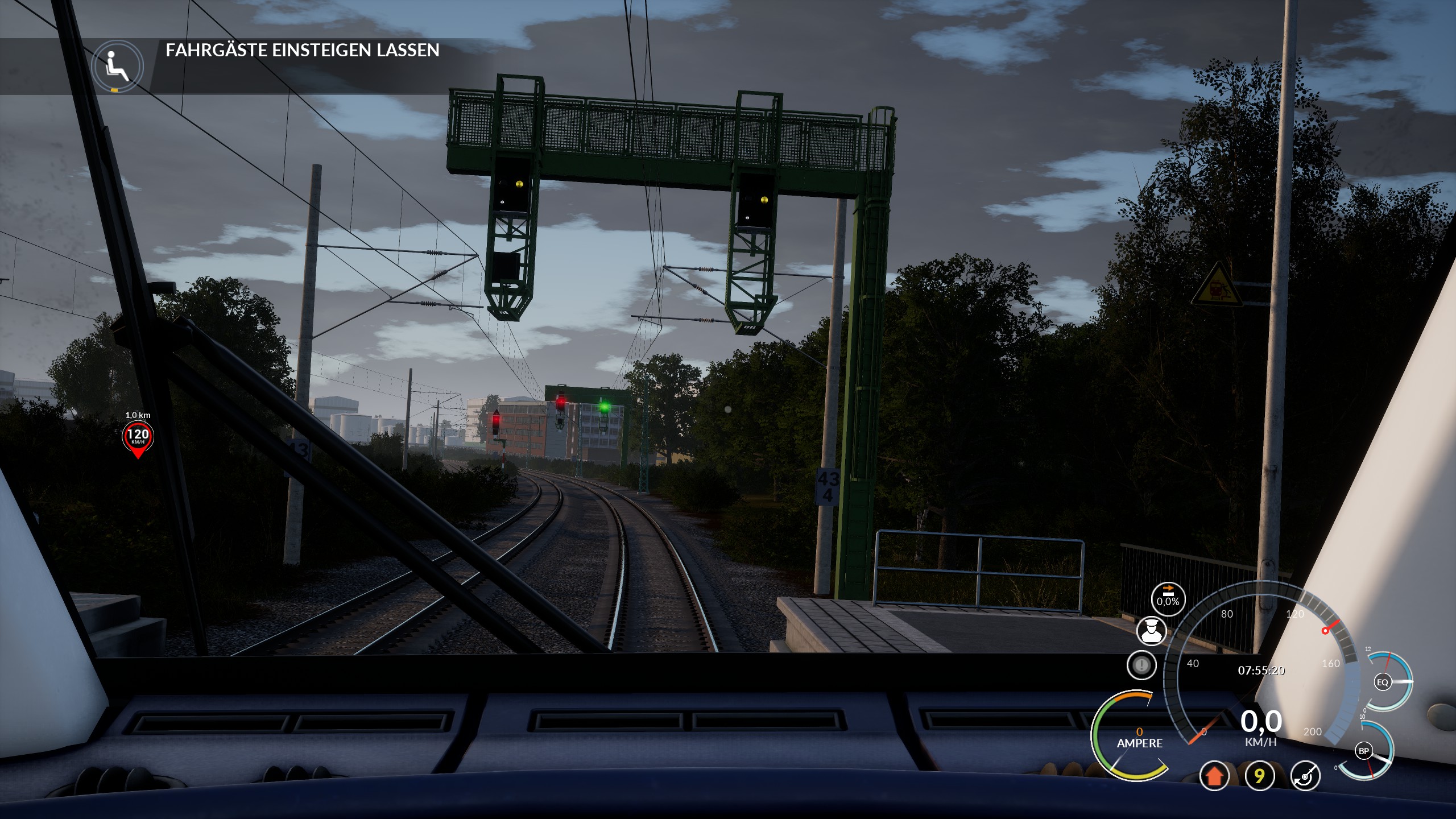Select the brake handle lever icon
The image size is (1456, 819).
pos(1305,776)
